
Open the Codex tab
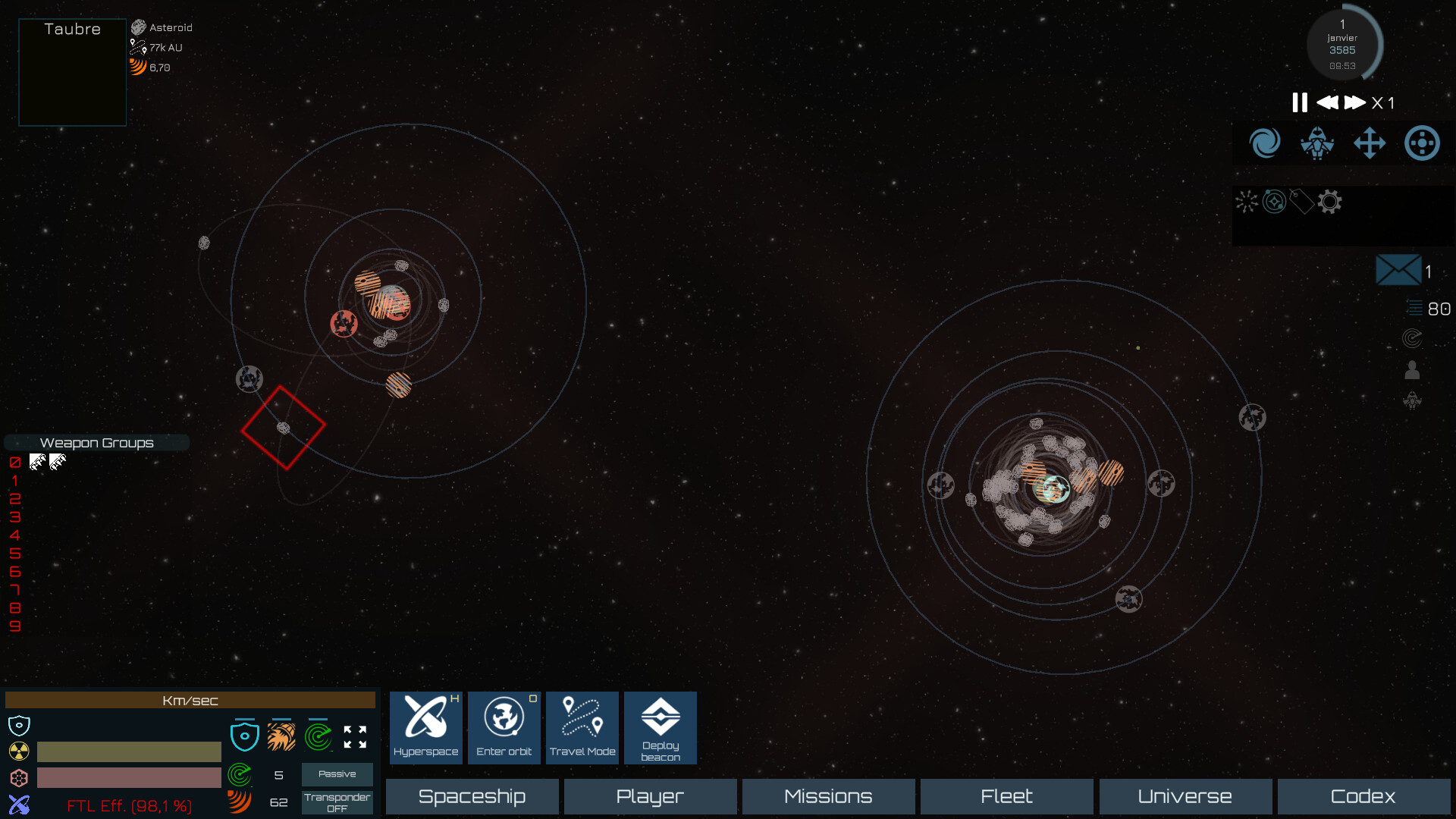(1363, 796)
